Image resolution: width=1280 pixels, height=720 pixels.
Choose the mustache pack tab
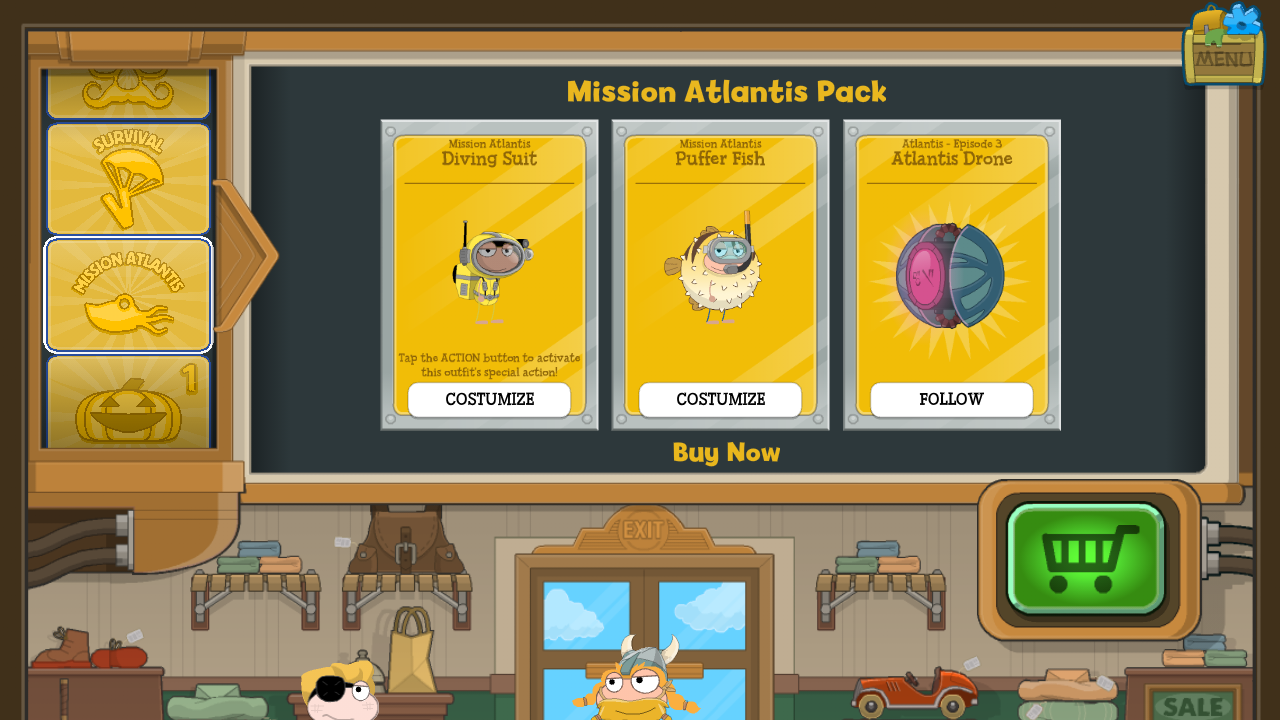click(128, 93)
